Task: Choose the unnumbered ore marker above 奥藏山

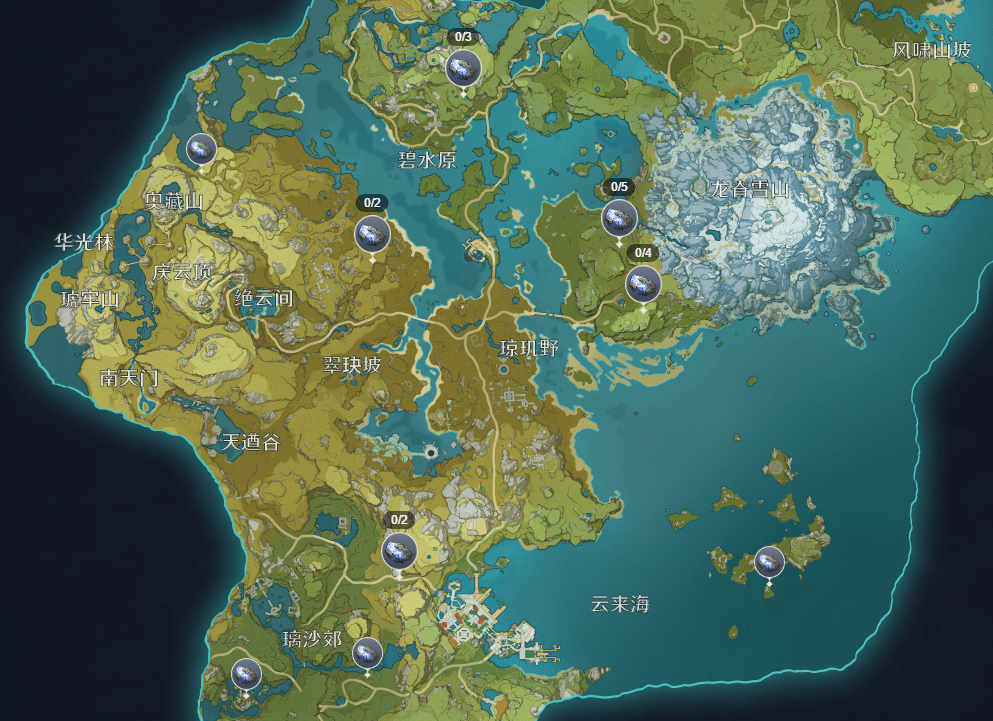Action: [x=201, y=149]
